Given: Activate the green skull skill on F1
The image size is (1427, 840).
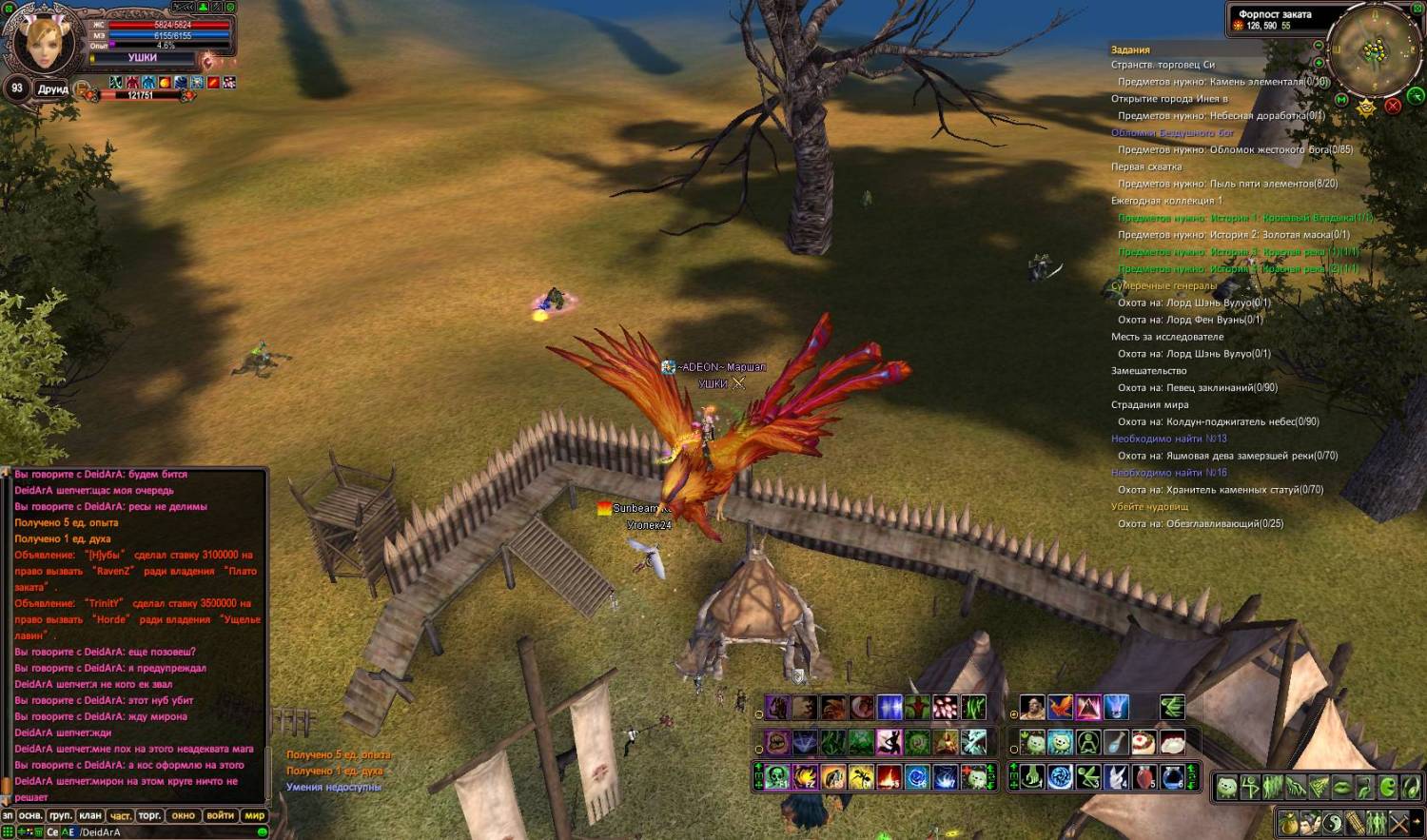Looking at the screenshot, I should click(x=777, y=777).
